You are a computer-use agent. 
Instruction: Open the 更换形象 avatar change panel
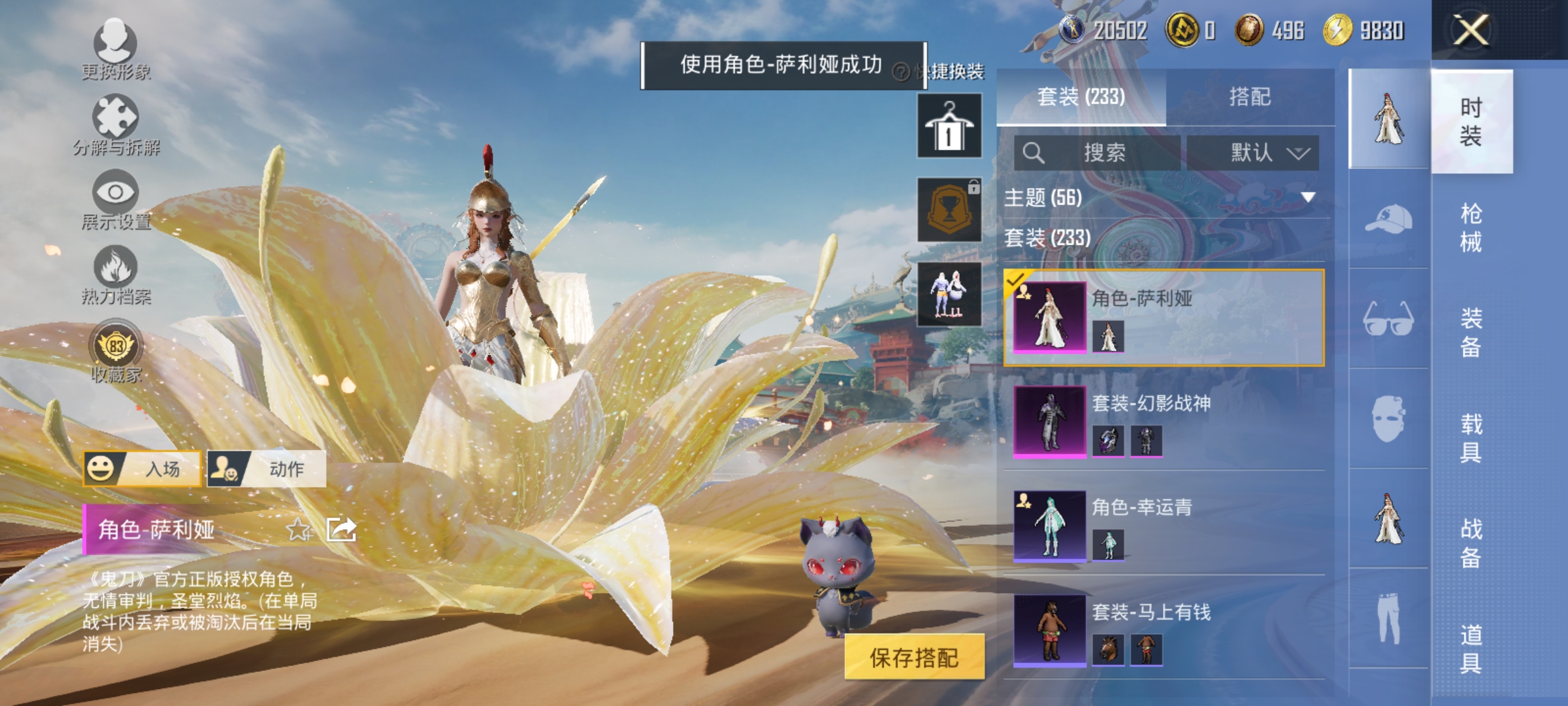click(x=115, y=49)
